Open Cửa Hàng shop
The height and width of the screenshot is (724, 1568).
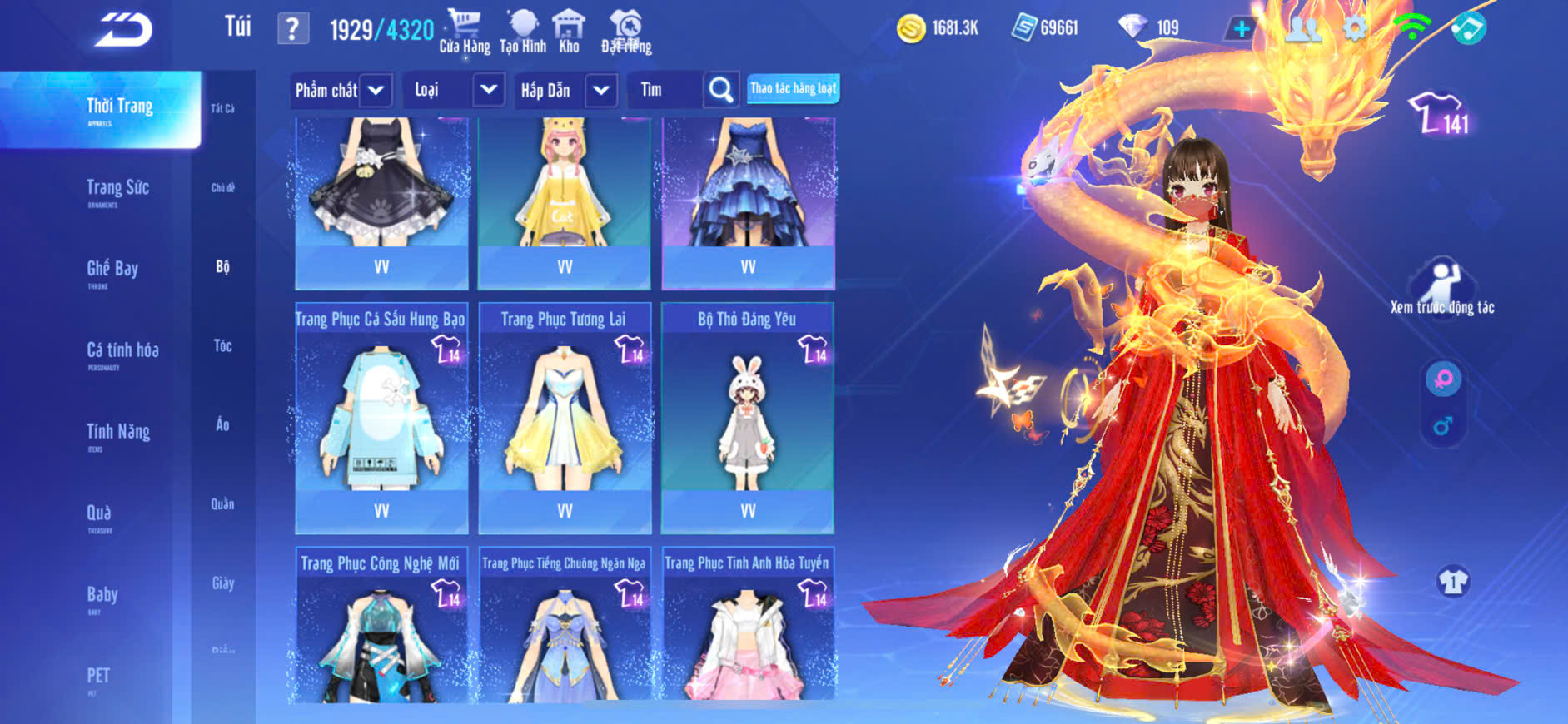[x=465, y=32]
